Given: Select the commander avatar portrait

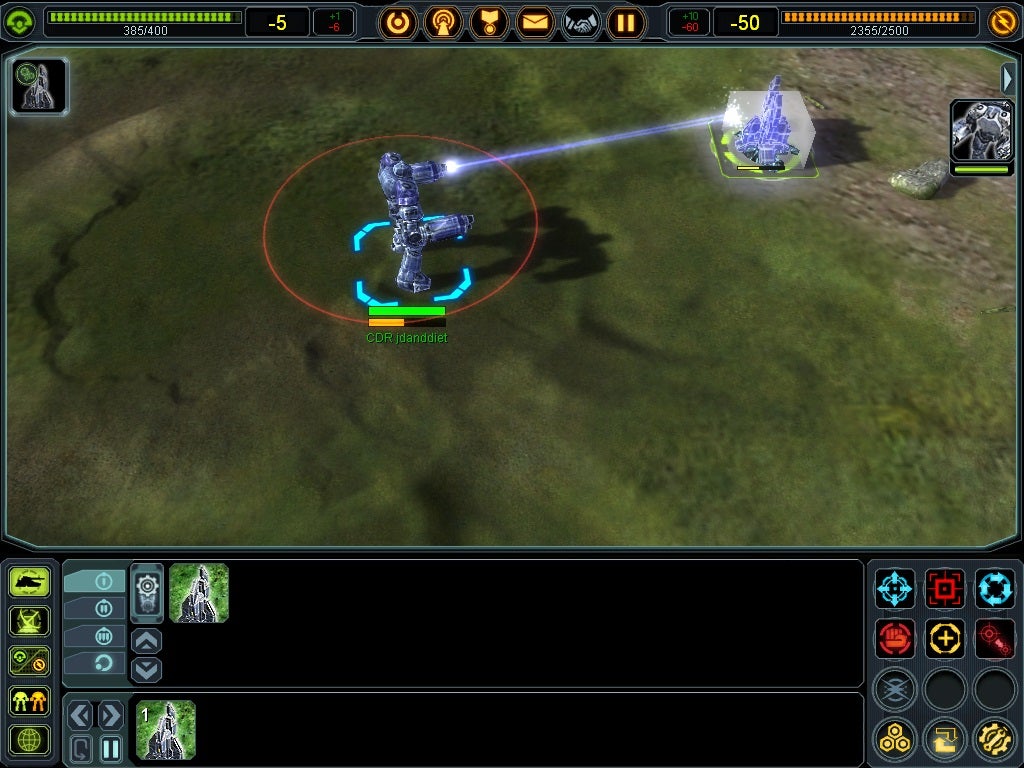Looking at the screenshot, I should pyautogui.click(x=980, y=131).
